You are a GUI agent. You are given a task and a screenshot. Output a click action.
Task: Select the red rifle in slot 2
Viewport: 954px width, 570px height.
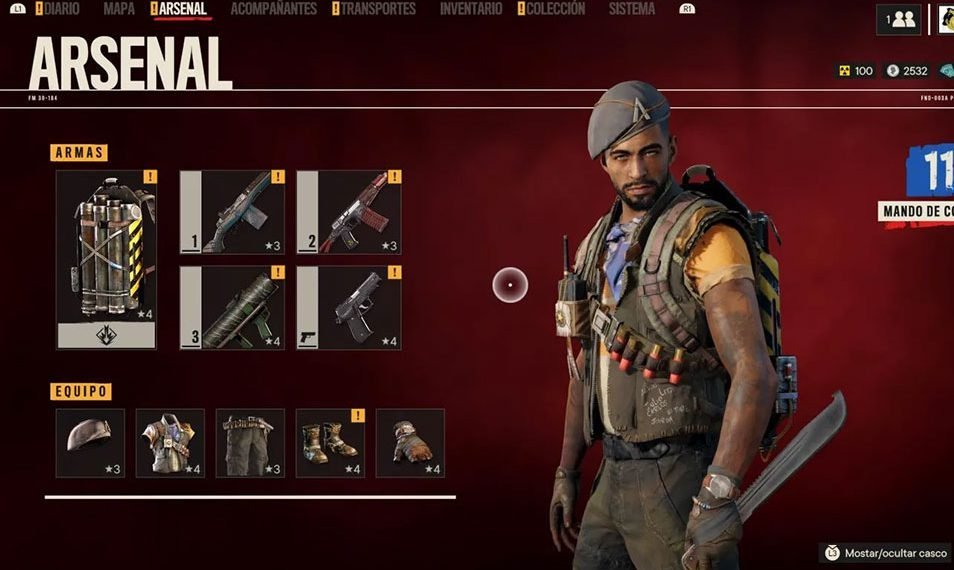tap(349, 212)
